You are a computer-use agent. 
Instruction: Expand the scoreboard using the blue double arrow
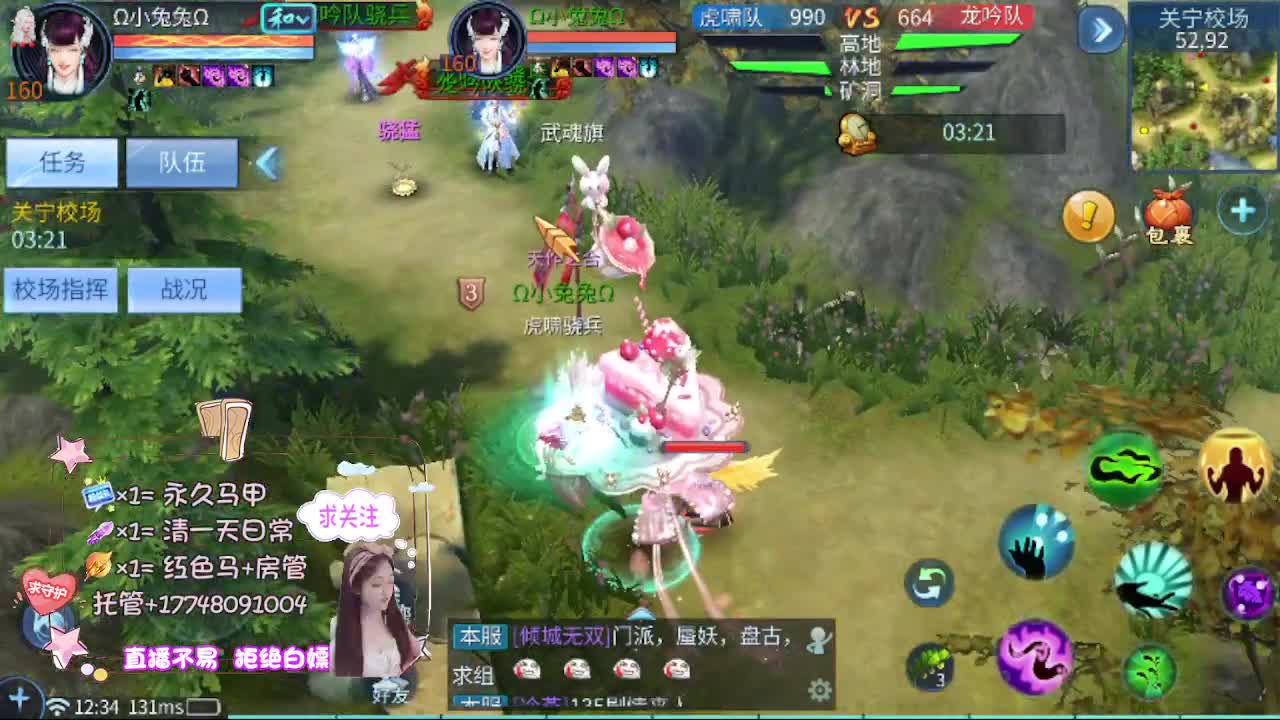[x=1100, y=30]
